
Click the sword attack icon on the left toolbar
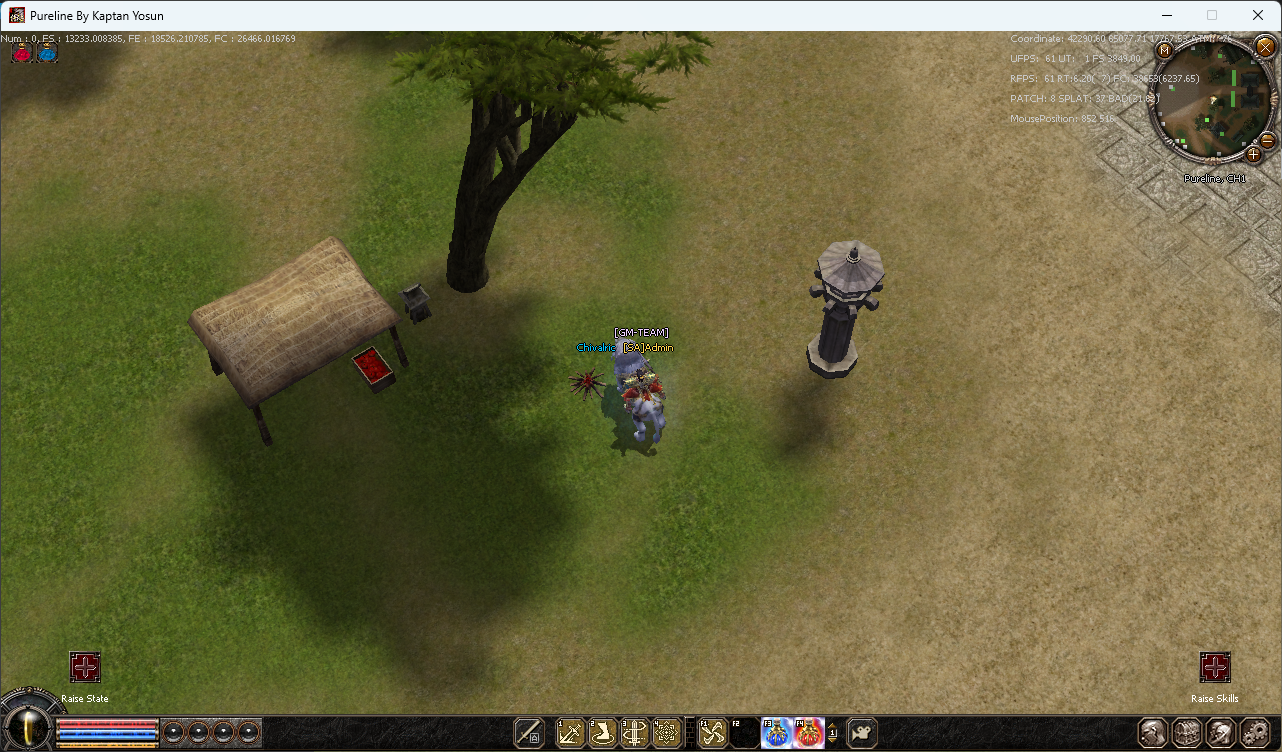click(528, 732)
